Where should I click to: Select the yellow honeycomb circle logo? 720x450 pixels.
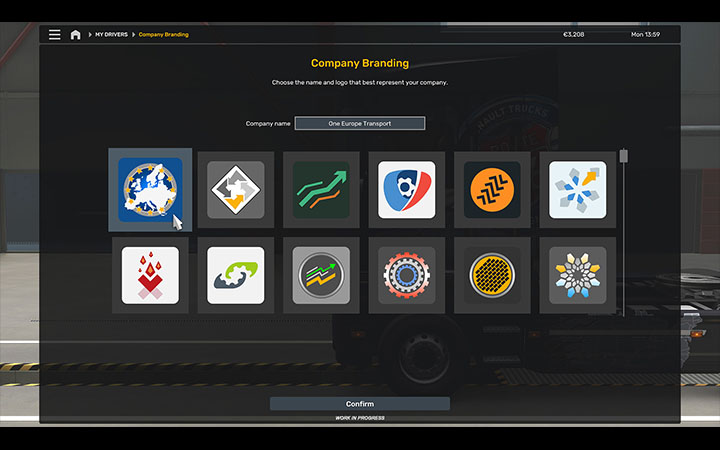point(492,275)
